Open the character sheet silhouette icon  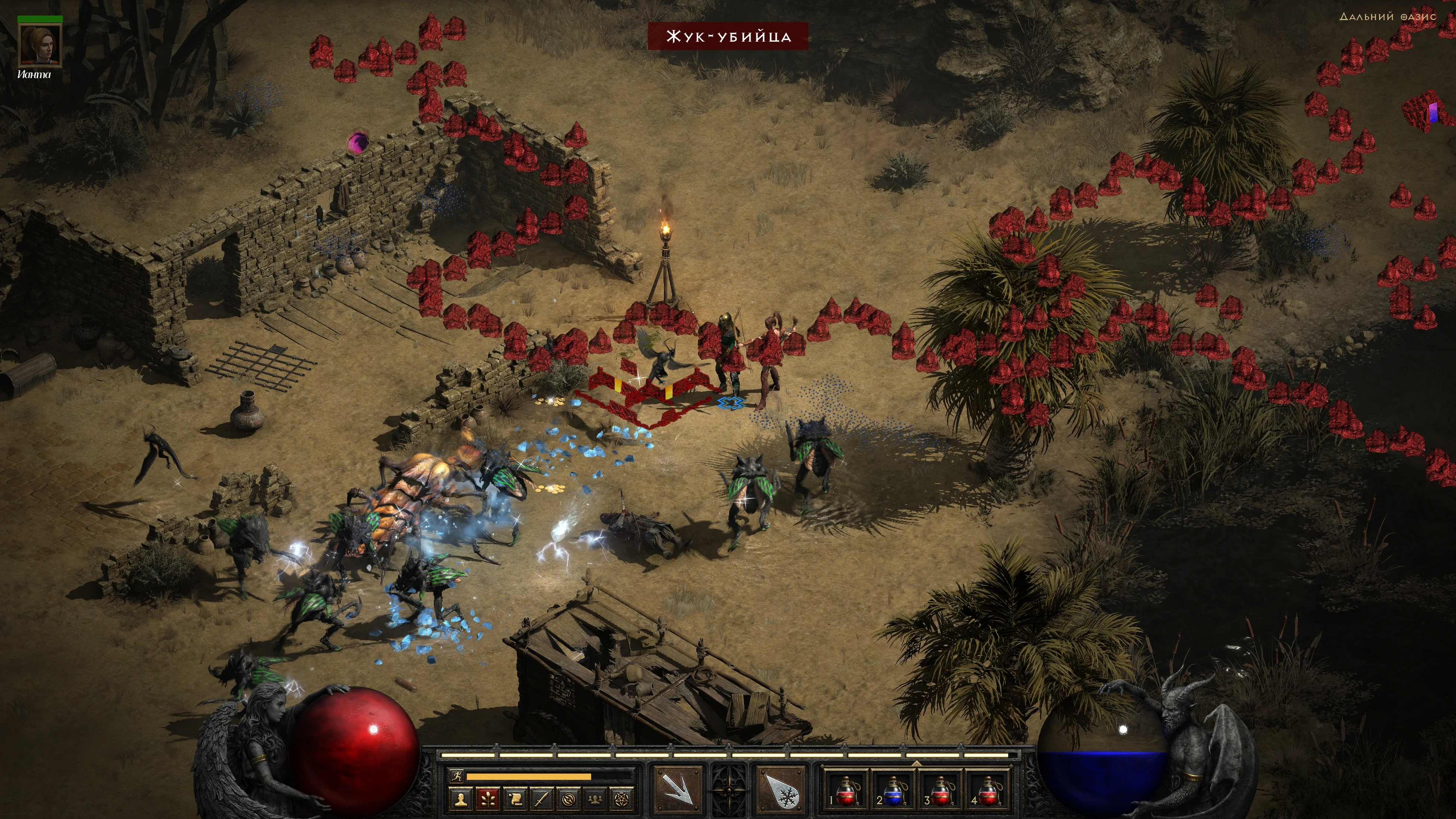461,799
